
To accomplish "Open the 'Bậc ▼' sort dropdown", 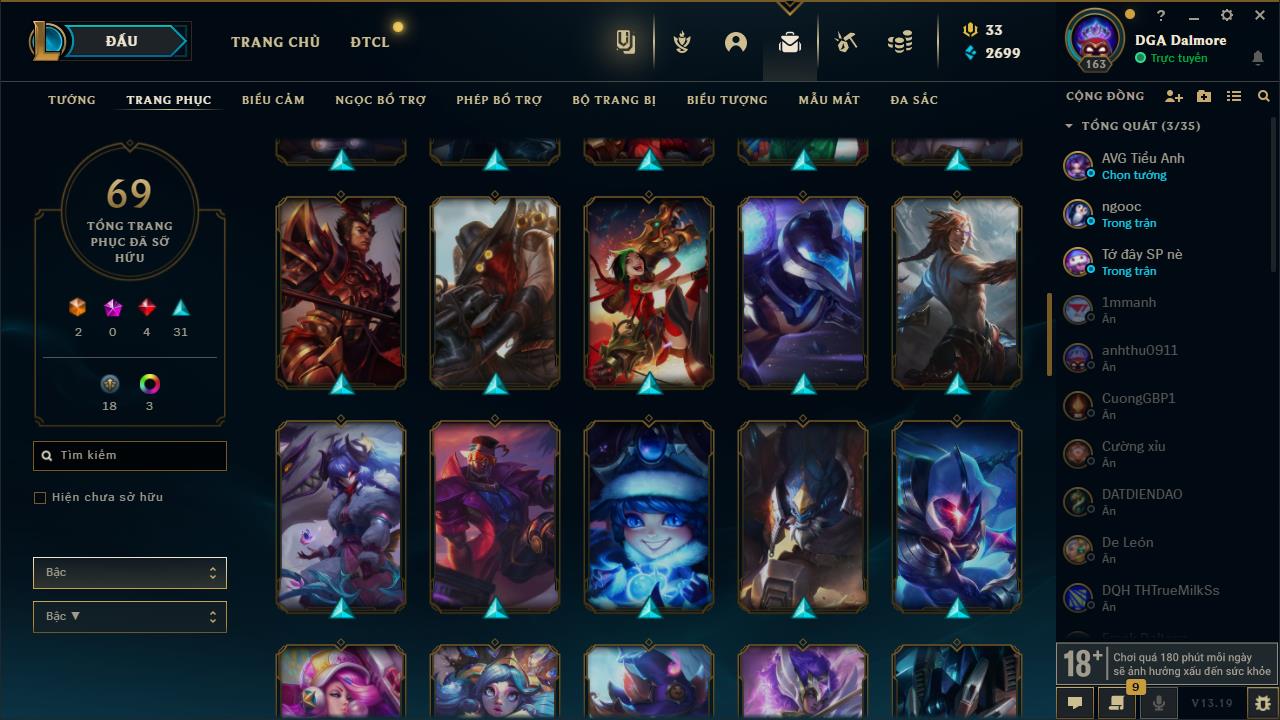I will tap(129, 616).
